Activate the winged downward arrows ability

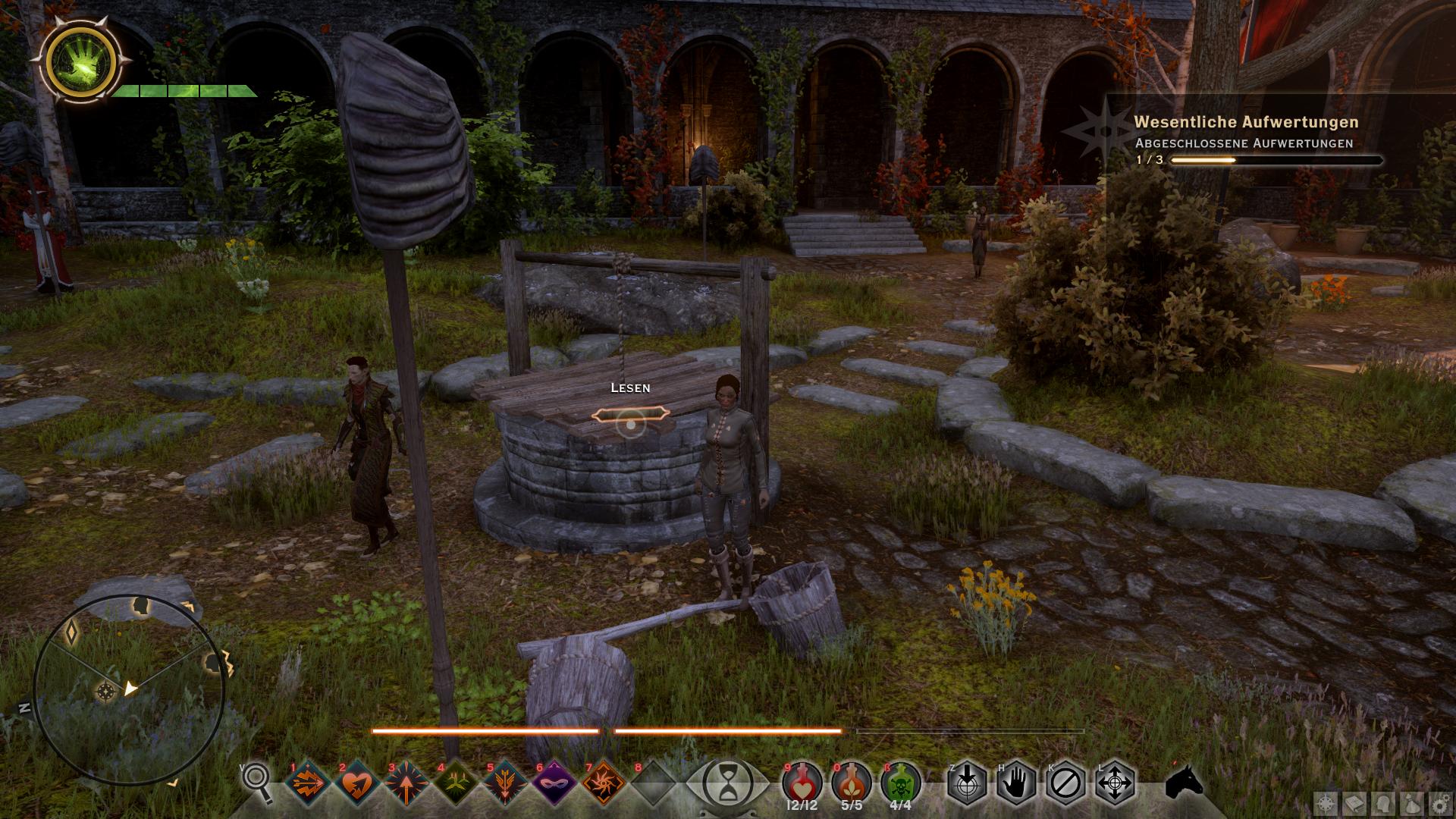click(506, 783)
